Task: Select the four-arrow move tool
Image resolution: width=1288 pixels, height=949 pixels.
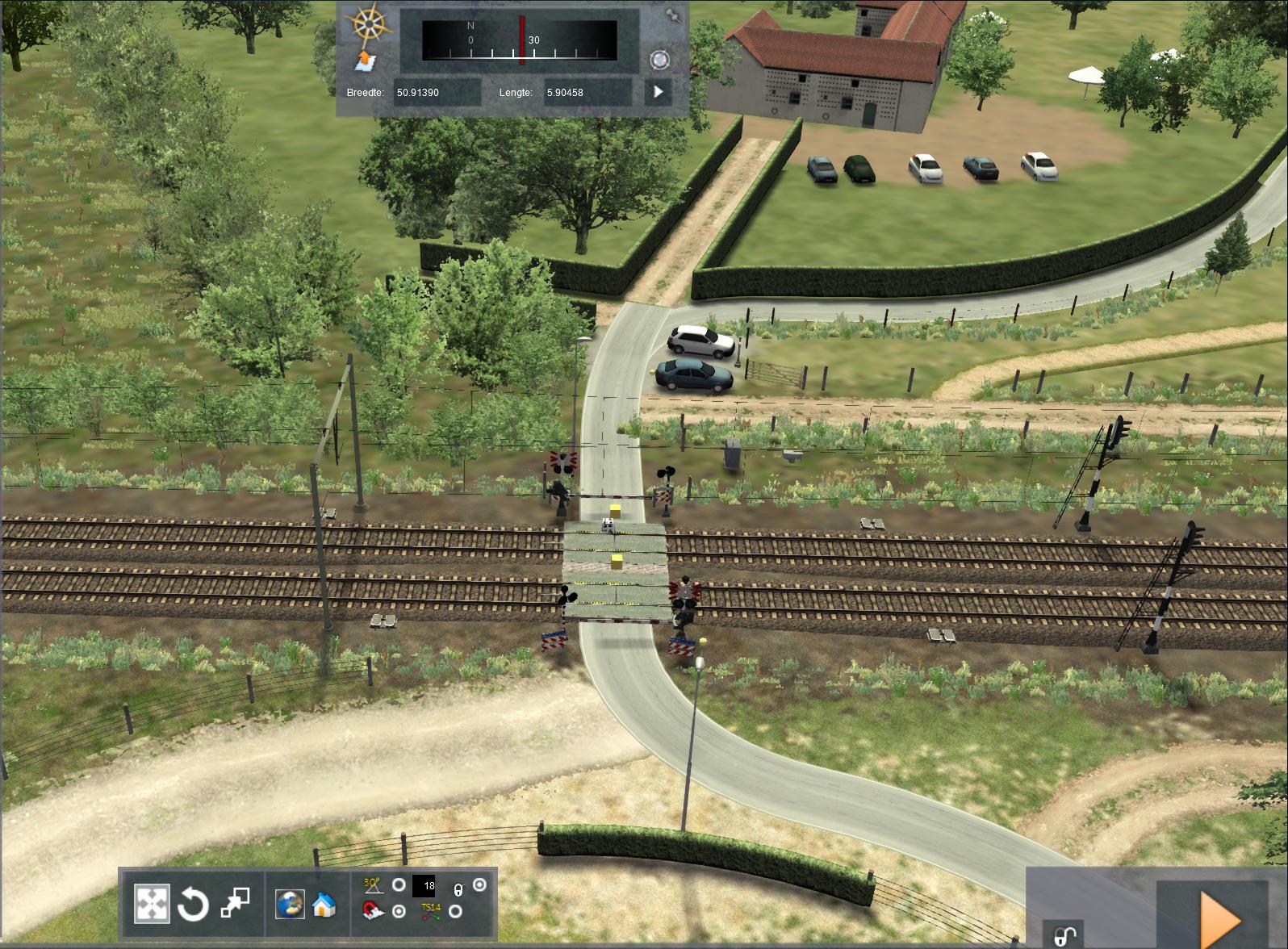Action: pyautogui.click(x=152, y=905)
